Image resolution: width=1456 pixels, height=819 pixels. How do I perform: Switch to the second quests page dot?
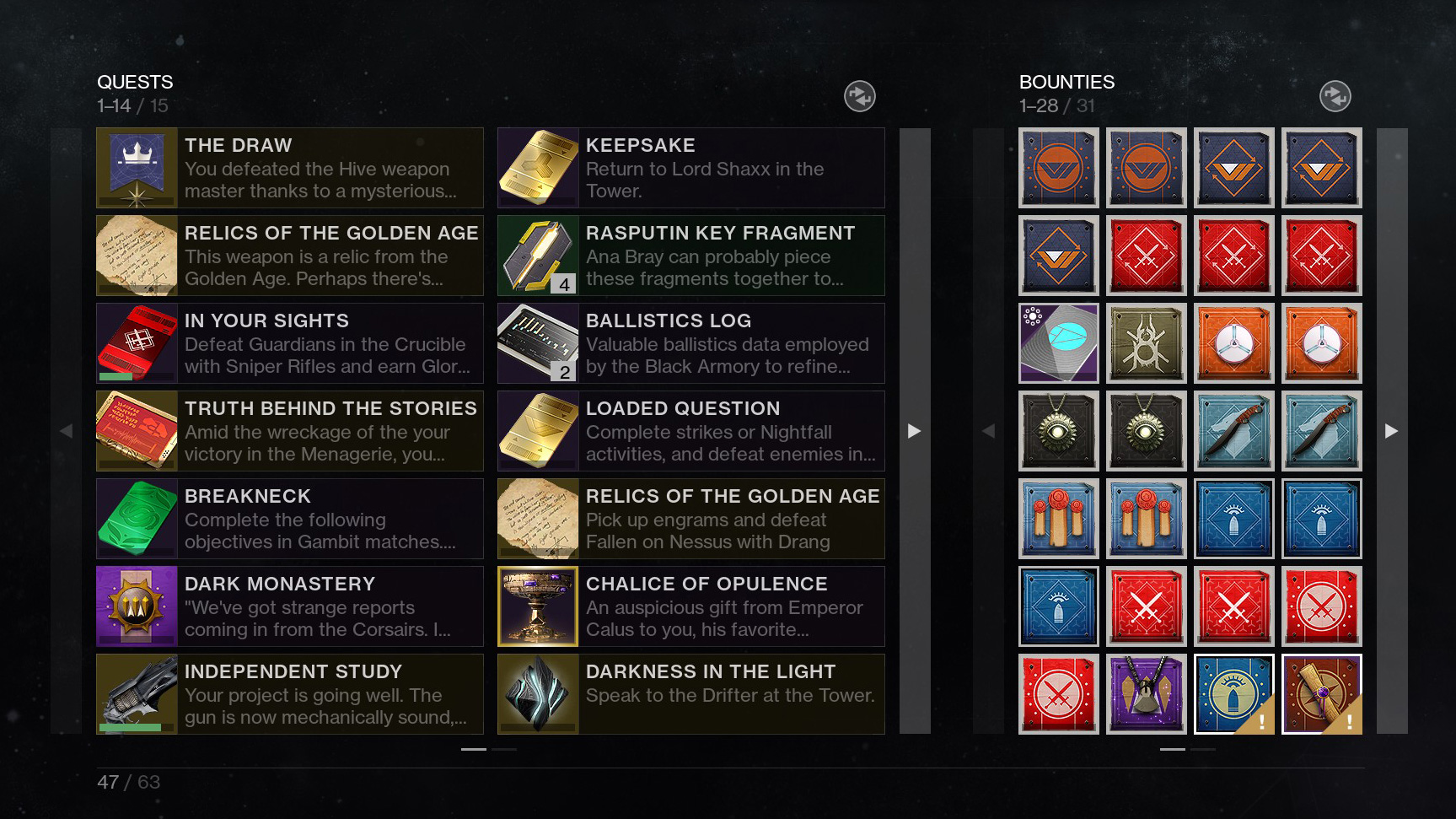[506, 748]
